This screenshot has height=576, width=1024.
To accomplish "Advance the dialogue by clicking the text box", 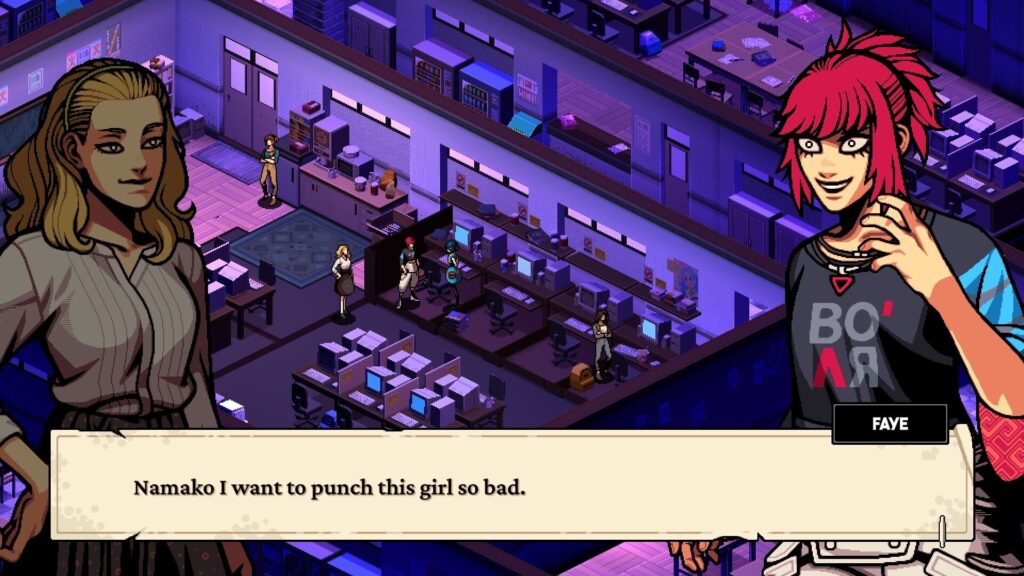I will 510,487.
